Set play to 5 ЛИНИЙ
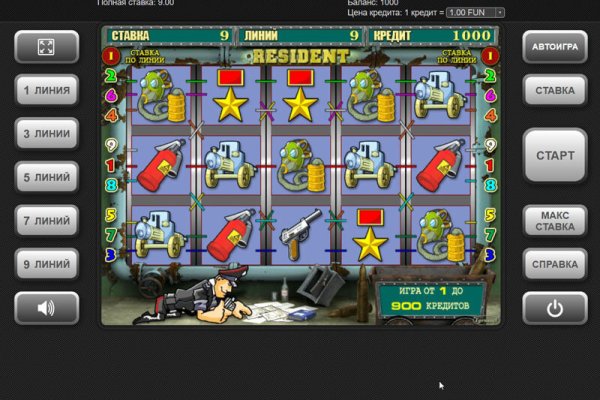This screenshot has height=400, width=600. tap(46, 177)
